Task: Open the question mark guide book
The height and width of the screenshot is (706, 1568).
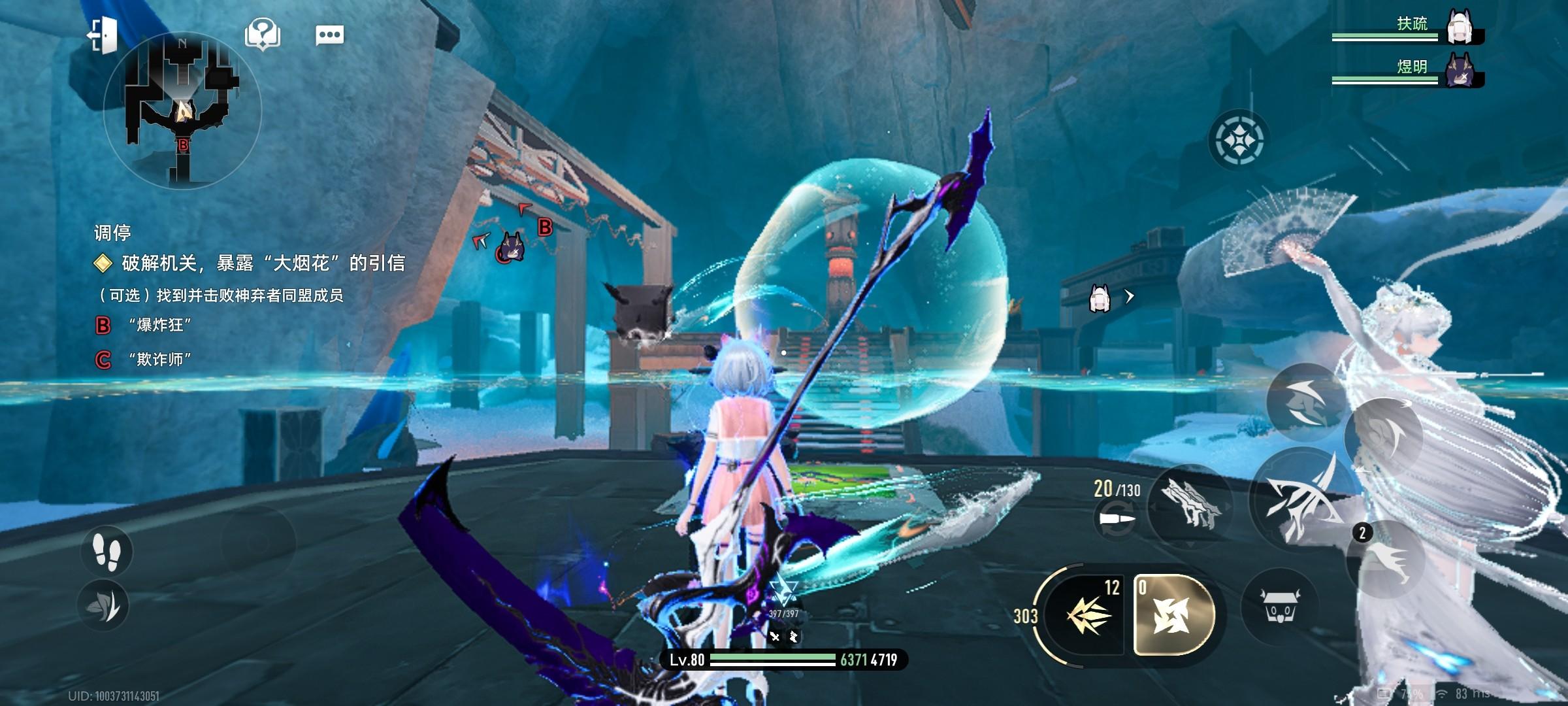Action: (262, 34)
